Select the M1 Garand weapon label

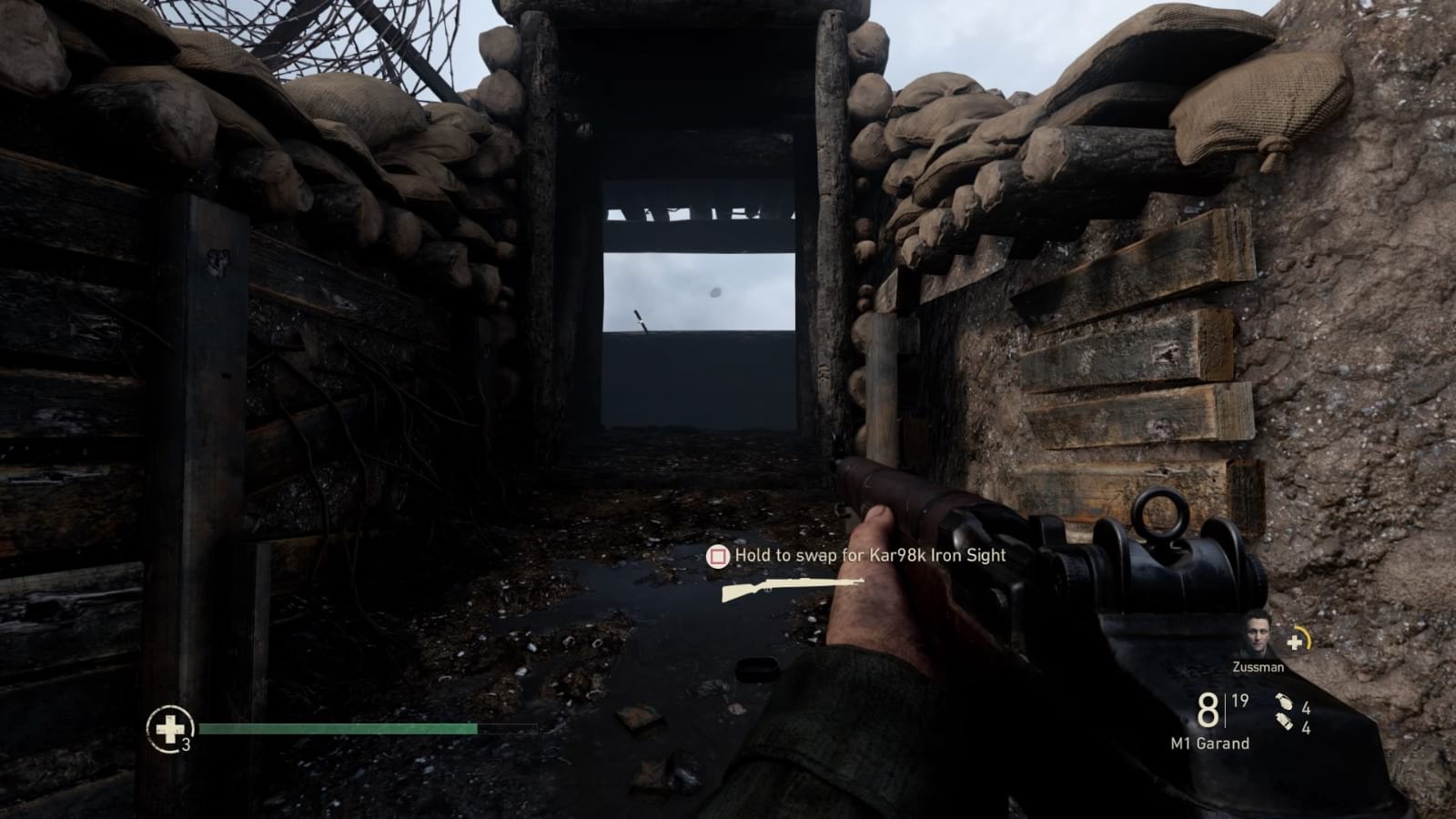point(1208,743)
